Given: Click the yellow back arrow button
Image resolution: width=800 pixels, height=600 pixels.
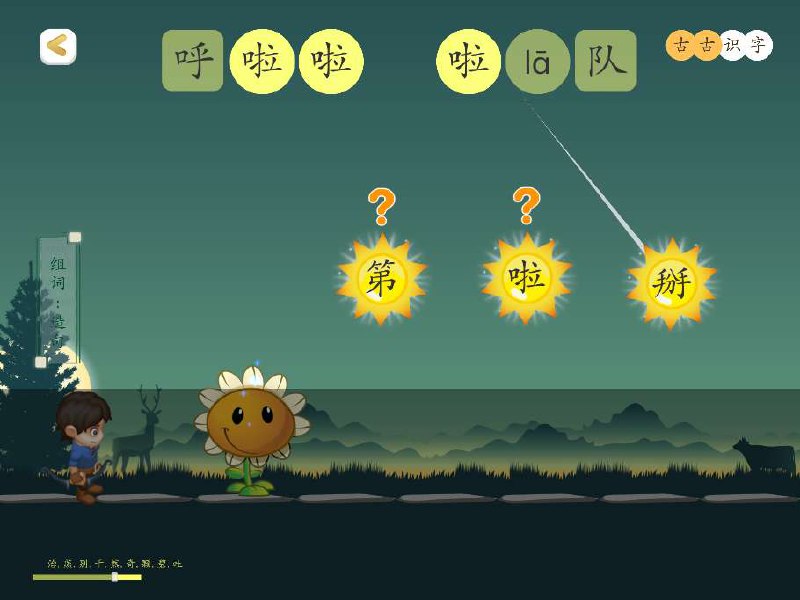Looking at the screenshot, I should (x=58, y=46).
